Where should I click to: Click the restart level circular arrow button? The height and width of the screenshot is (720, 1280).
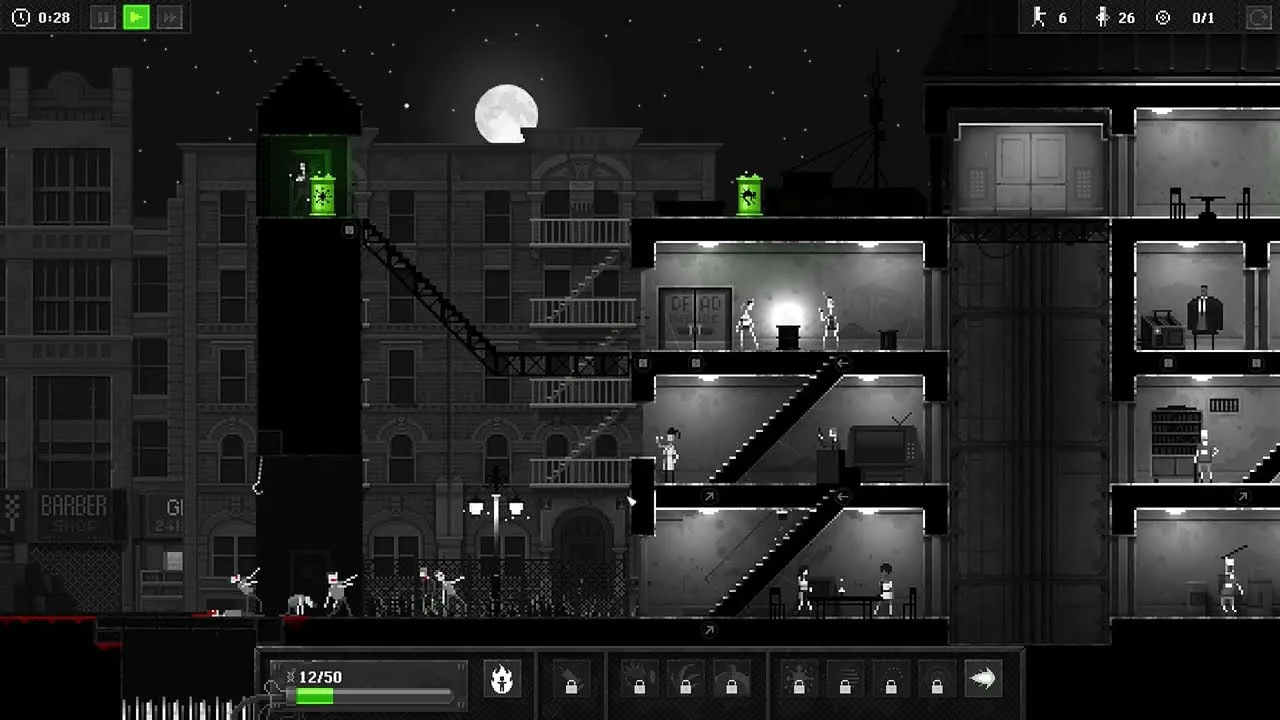pyautogui.click(x=1258, y=17)
